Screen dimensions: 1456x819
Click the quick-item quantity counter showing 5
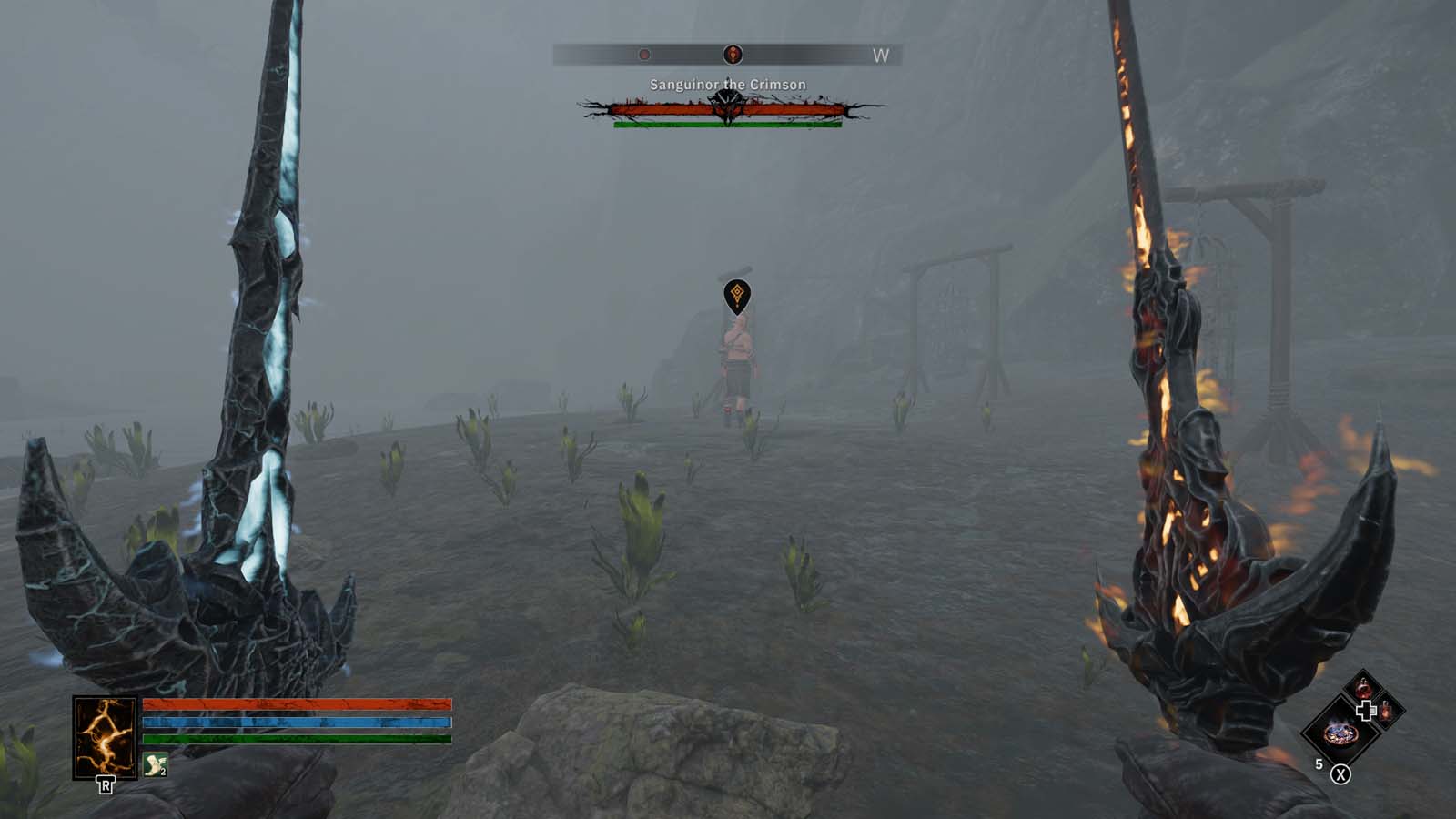(x=1319, y=763)
